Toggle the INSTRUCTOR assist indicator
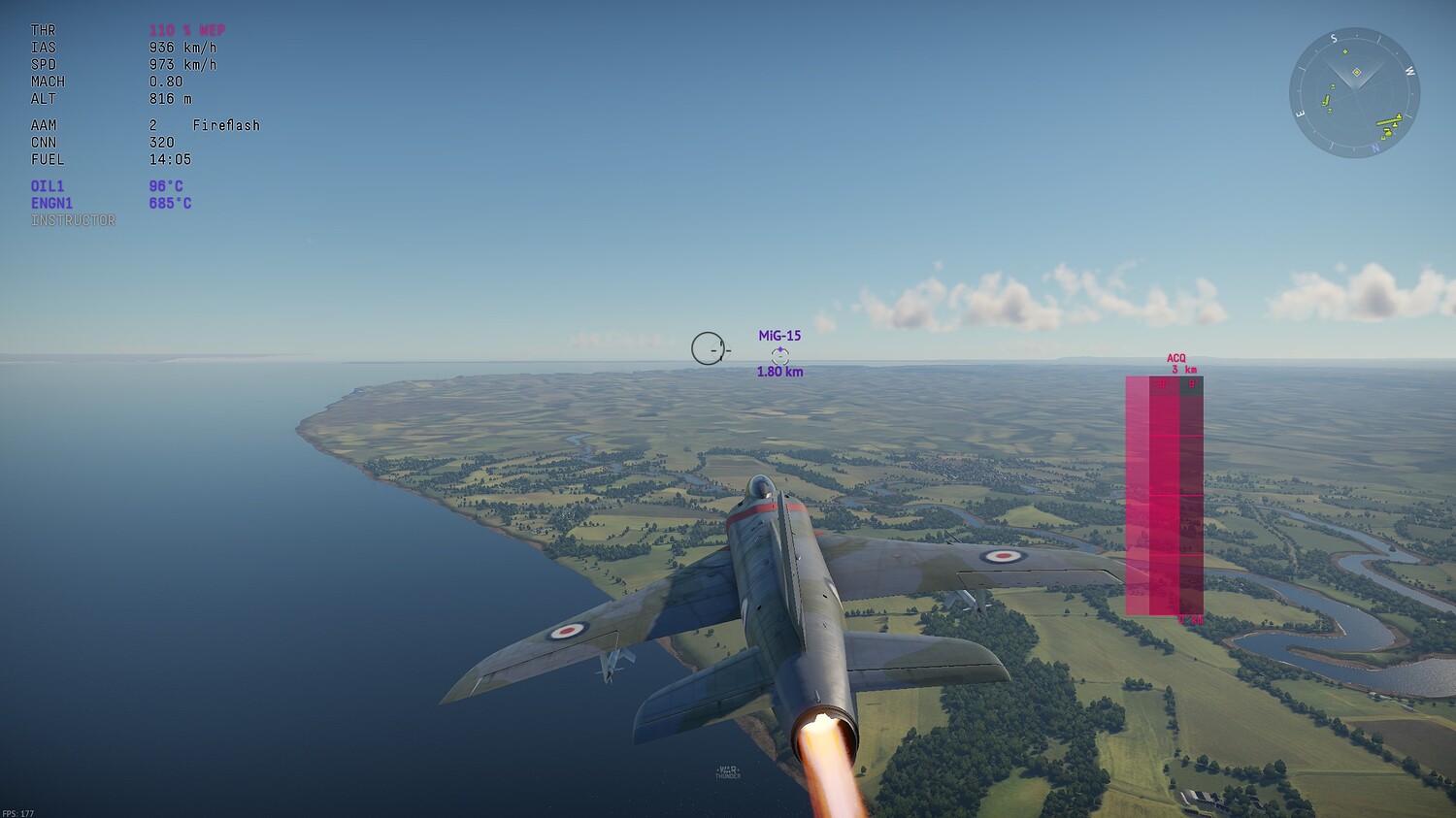 tap(73, 220)
